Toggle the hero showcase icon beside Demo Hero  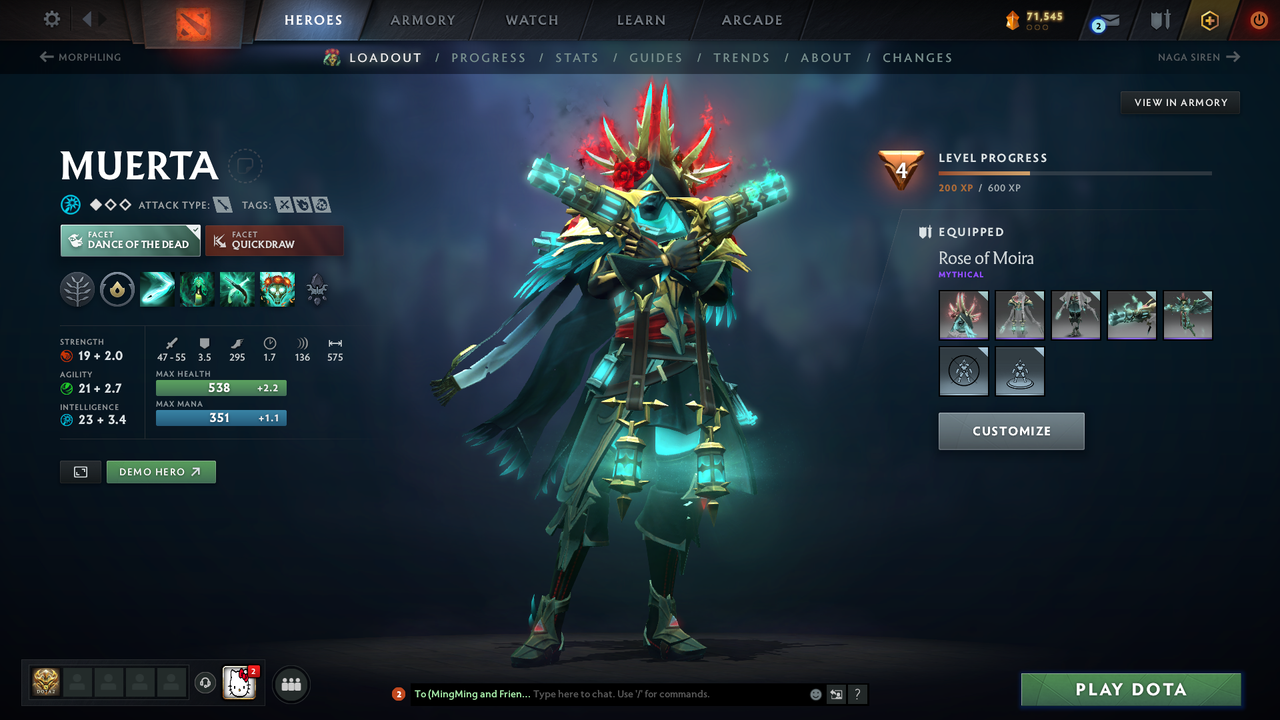click(x=80, y=471)
